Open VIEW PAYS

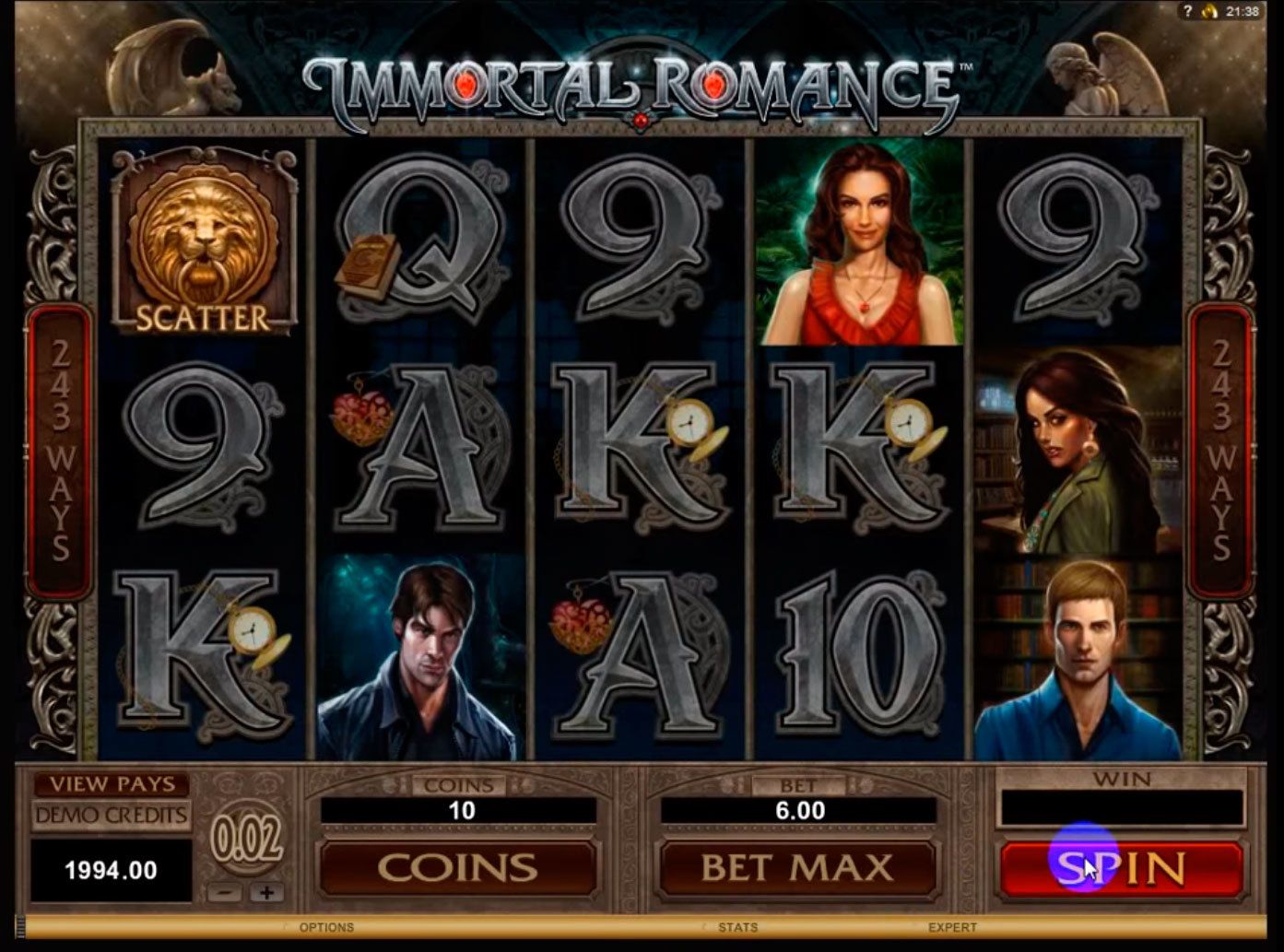(111, 782)
